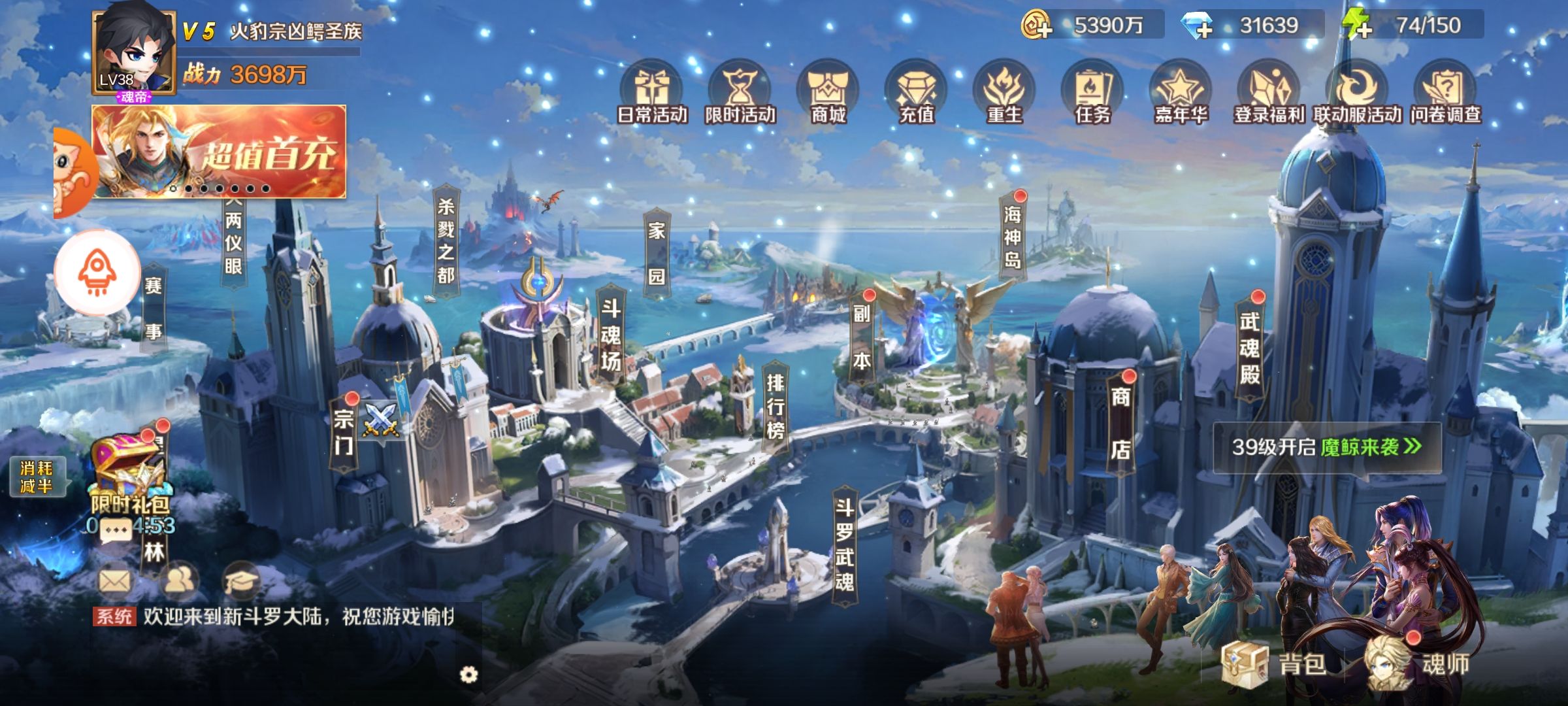Open the 日常活动 daily events menu
This screenshot has height=706, width=1568.
point(651,95)
